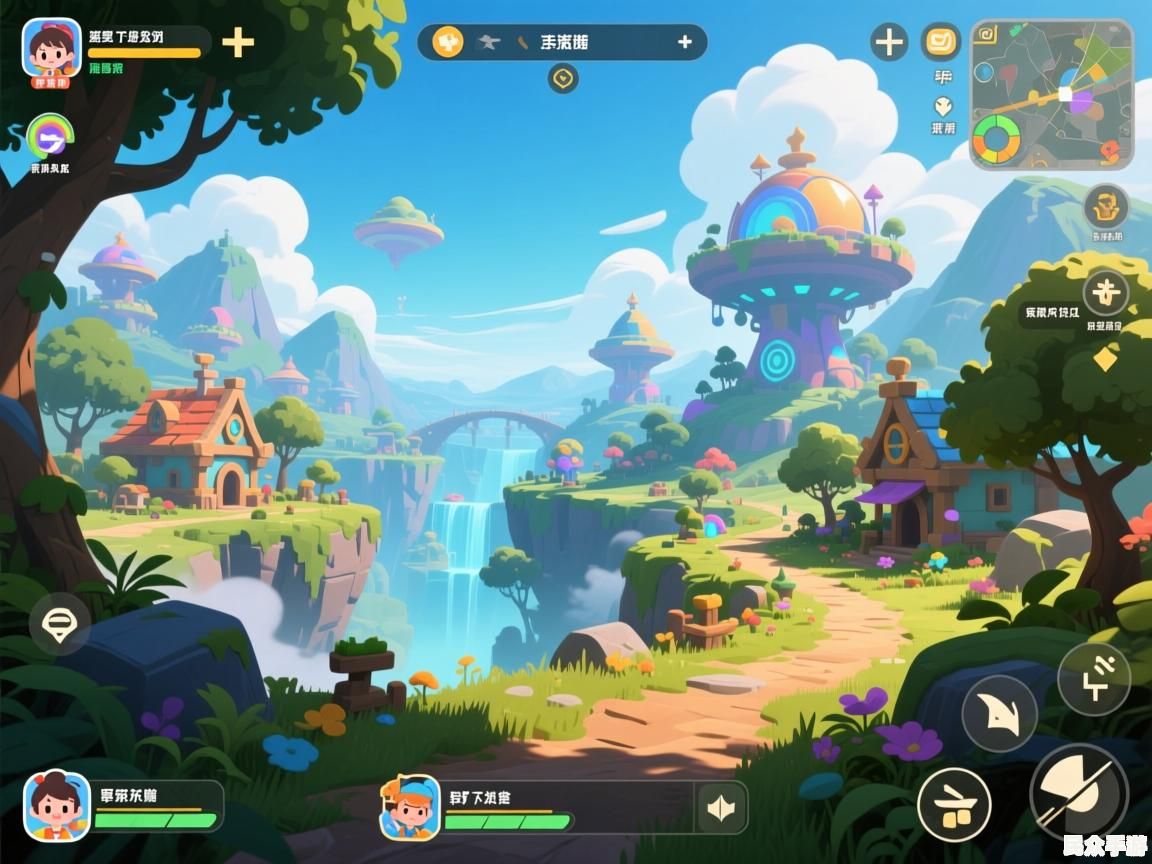This screenshot has width=1152, height=864.
Task: Click the dark round plus button beside the minimap
Action: [889, 43]
